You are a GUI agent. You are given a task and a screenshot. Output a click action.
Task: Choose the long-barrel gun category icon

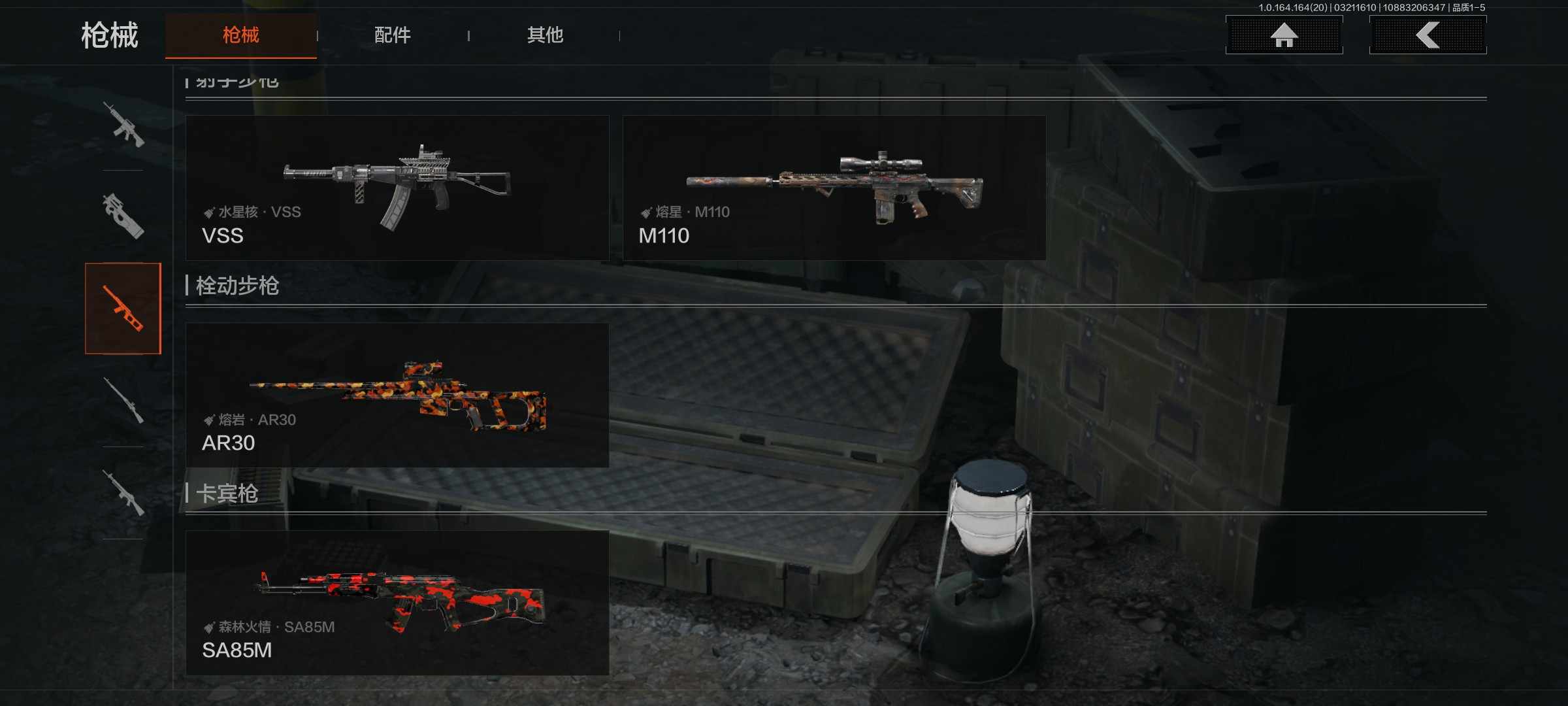coord(123,400)
